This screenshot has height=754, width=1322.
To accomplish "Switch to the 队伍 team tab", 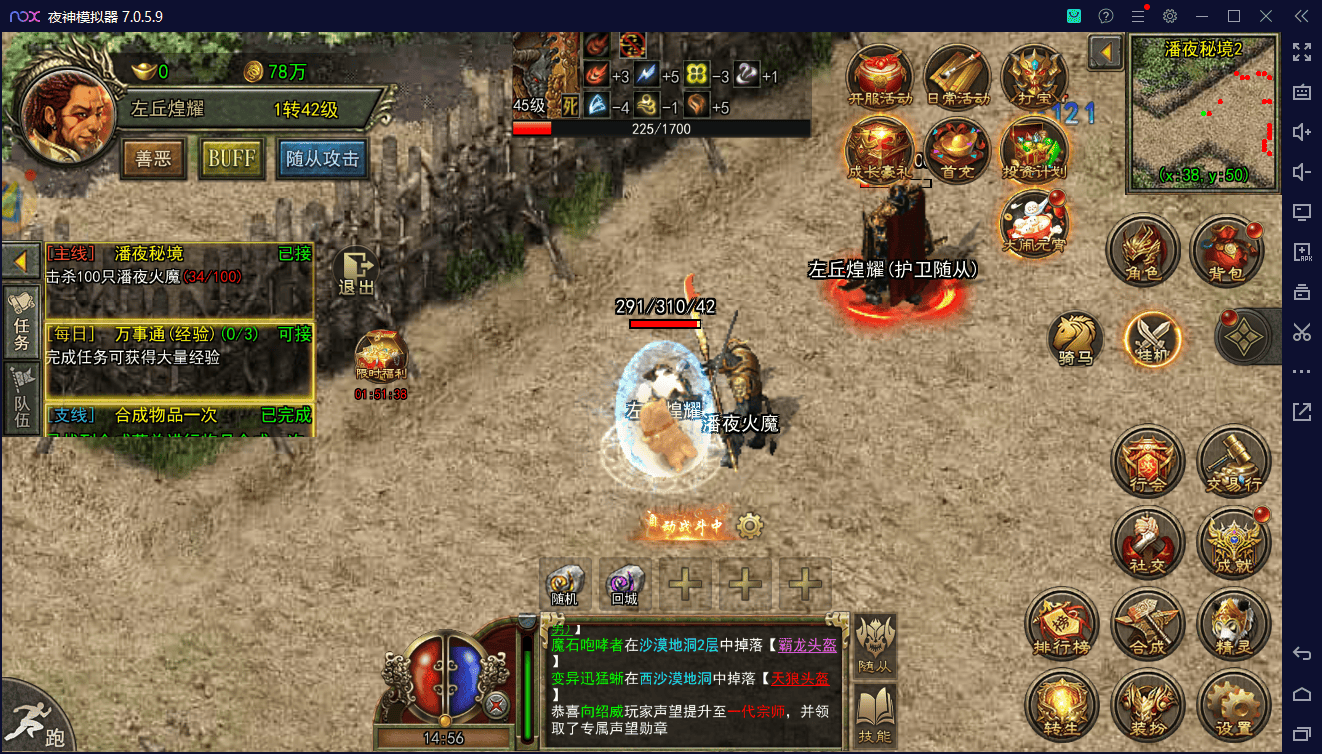I will click(x=21, y=398).
